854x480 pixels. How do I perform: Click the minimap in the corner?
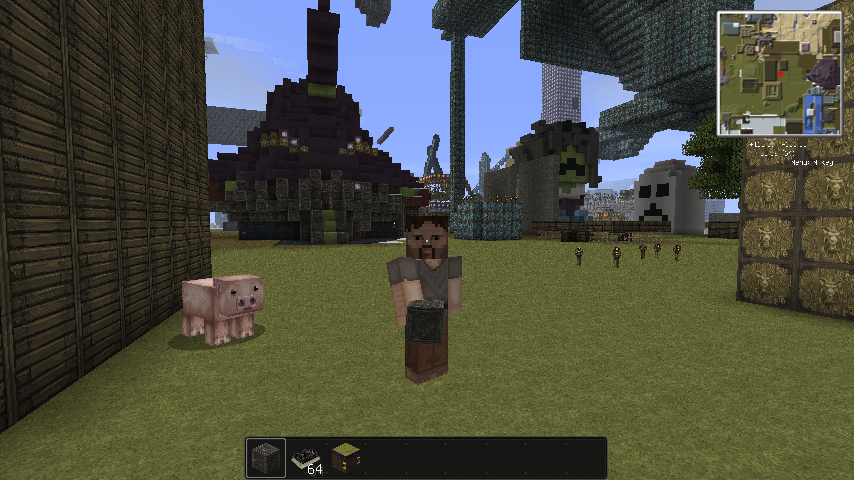[x=778, y=73]
